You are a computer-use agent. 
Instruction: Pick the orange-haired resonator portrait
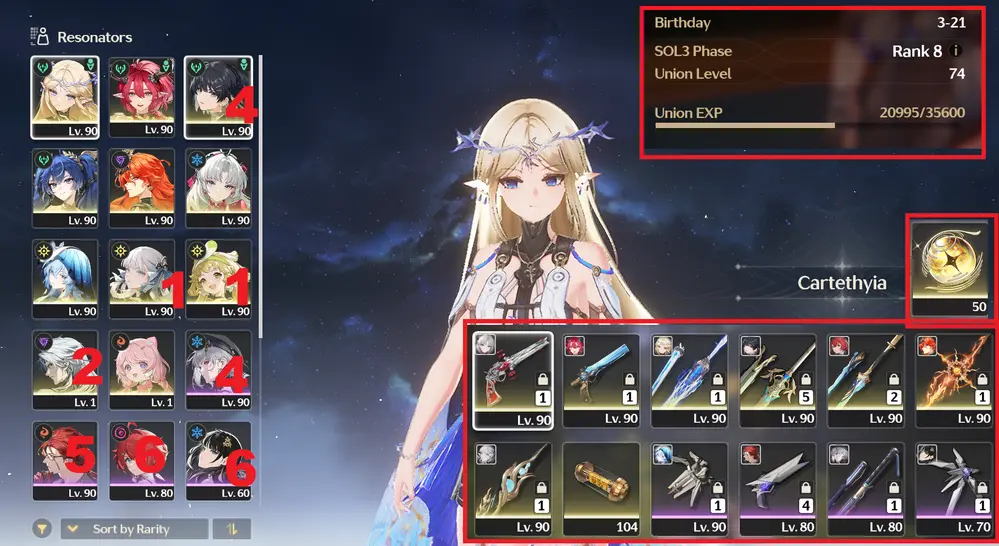click(142, 188)
